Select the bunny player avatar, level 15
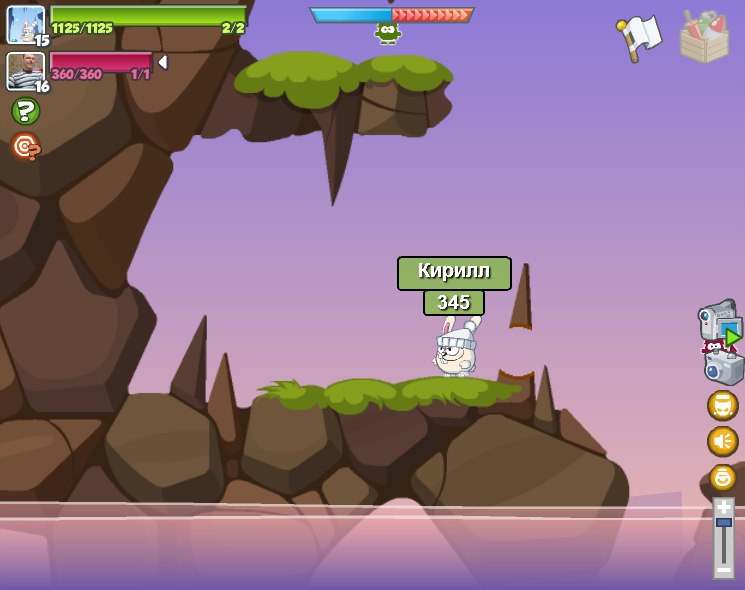The width and height of the screenshot is (745, 590). pos(25,24)
